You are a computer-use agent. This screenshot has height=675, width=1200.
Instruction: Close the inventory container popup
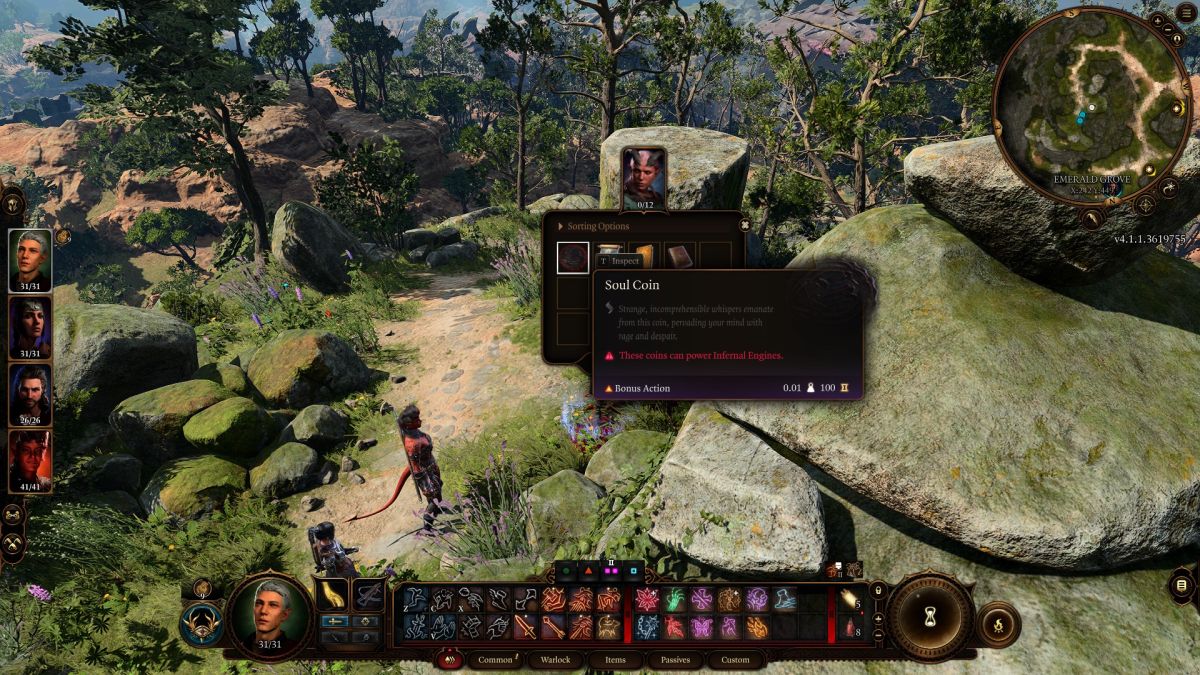(x=744, y=225)
